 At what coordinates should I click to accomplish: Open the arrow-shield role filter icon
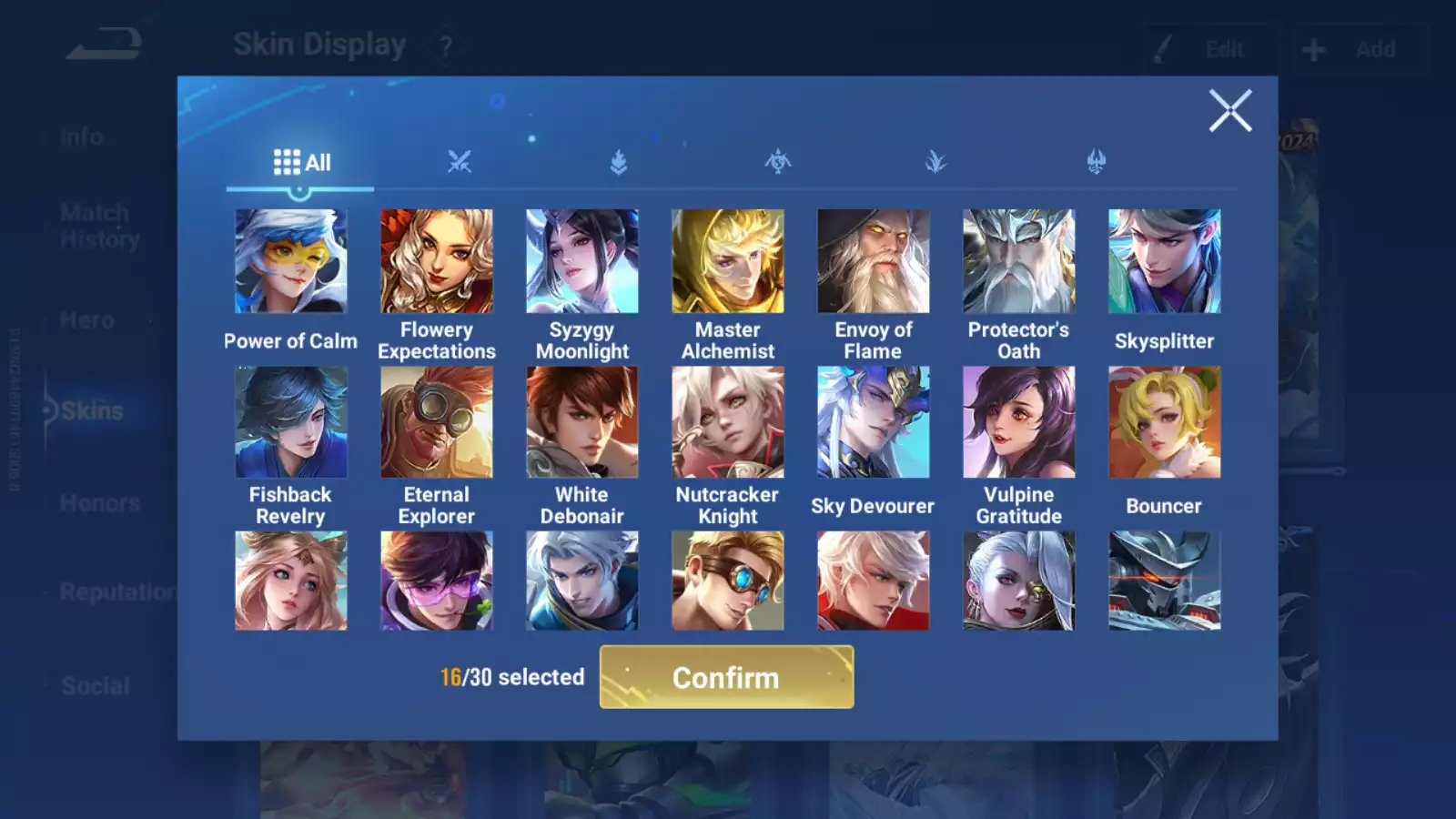click(x=619, y=159)
